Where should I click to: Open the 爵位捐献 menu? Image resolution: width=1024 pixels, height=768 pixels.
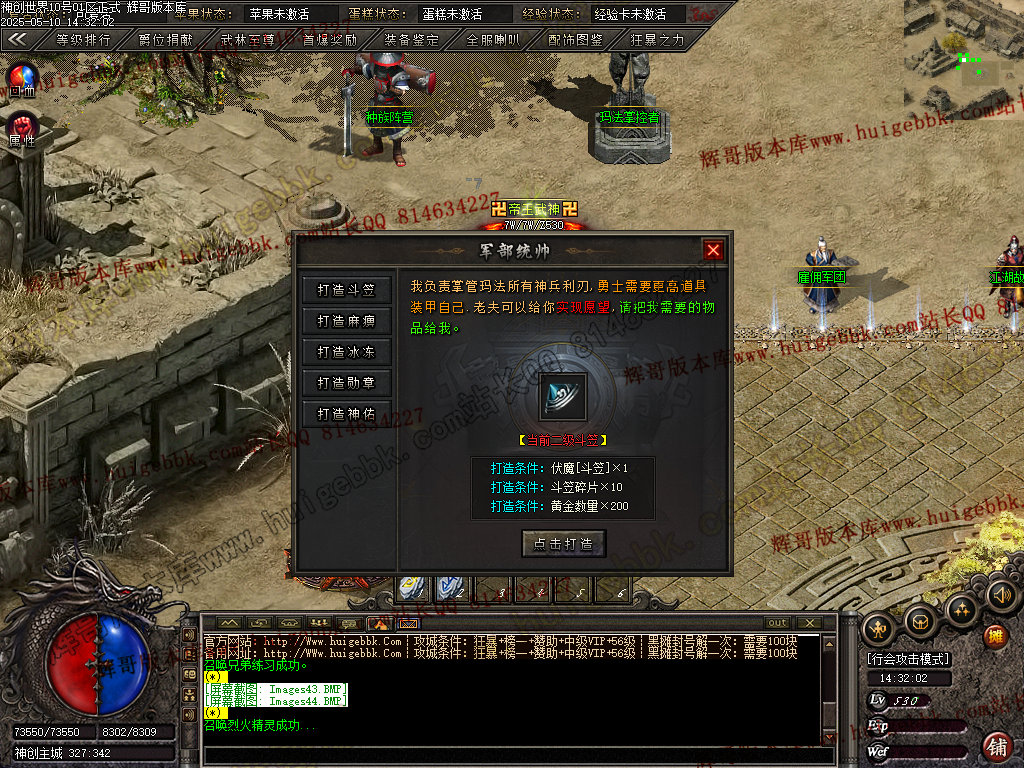pos(165,40)
